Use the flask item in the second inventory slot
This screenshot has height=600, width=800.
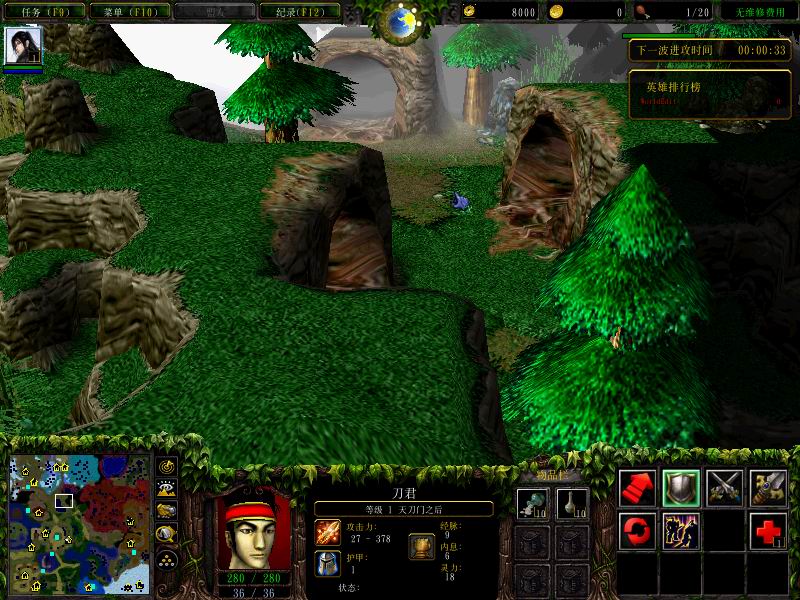571,504
